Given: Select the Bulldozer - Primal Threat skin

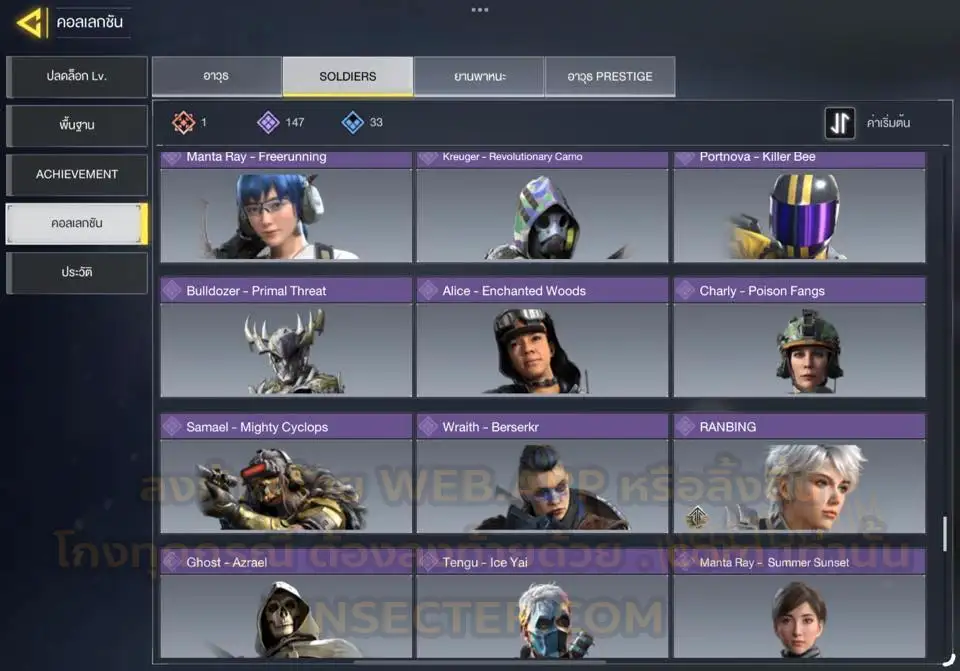Looking at the screenshot, I should 286,338.
